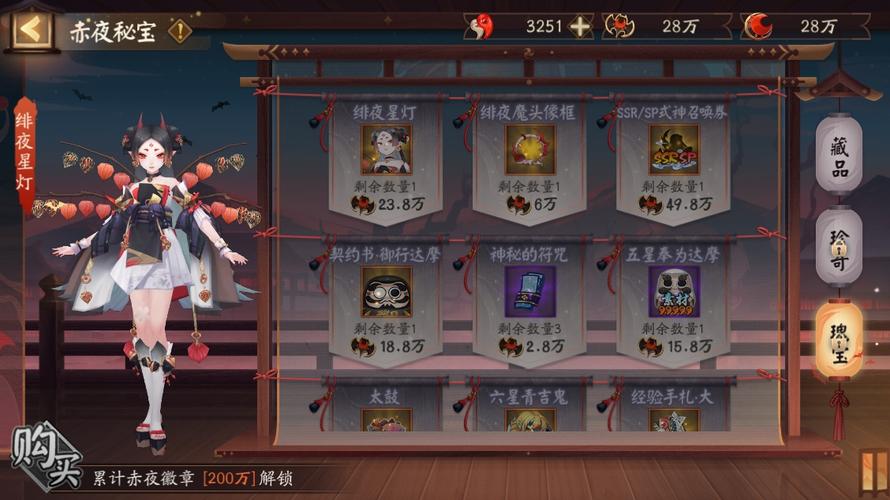Choose the SSR/SP式神召唤券 item
Screen dimensions: 890x500
(x=674, y=150)
